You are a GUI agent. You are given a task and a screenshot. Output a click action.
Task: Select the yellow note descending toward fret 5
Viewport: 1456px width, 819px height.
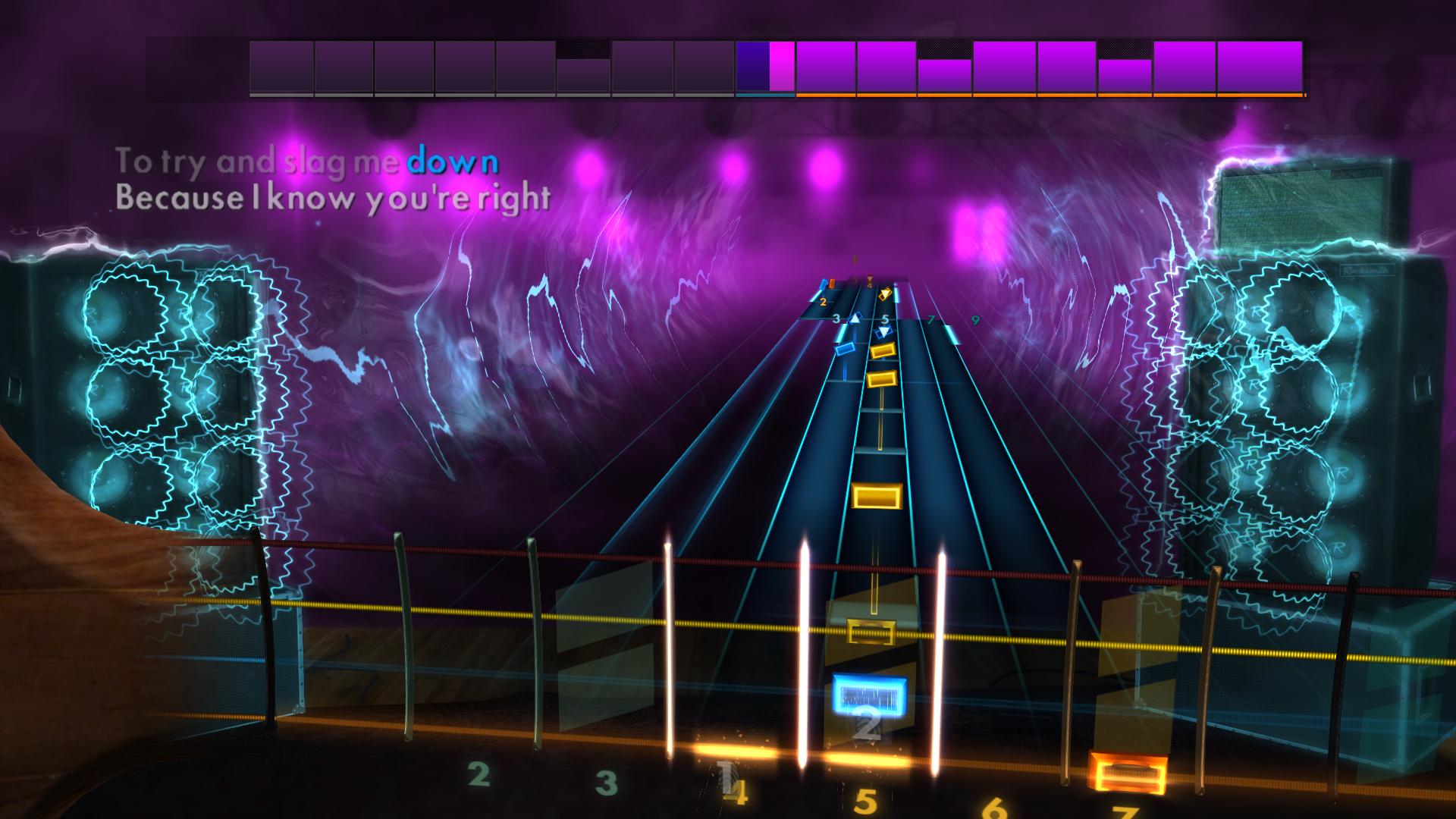point(882,351)
